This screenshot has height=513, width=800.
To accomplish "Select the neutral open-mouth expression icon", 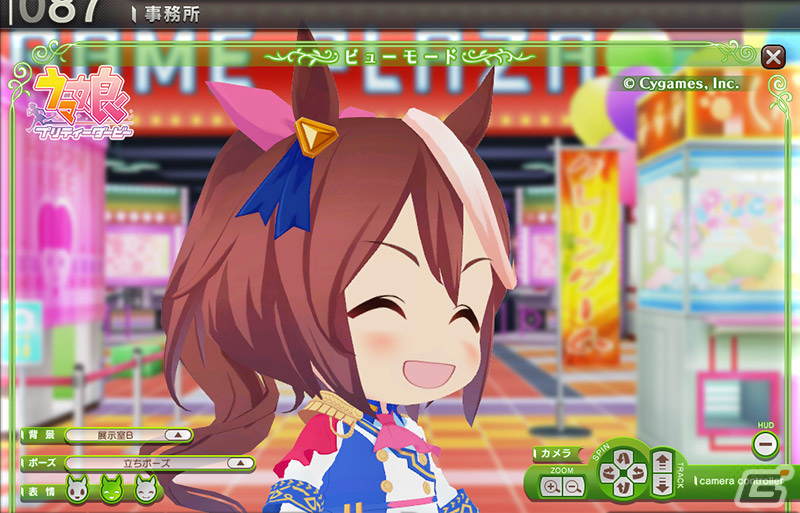I will point(78,490).
